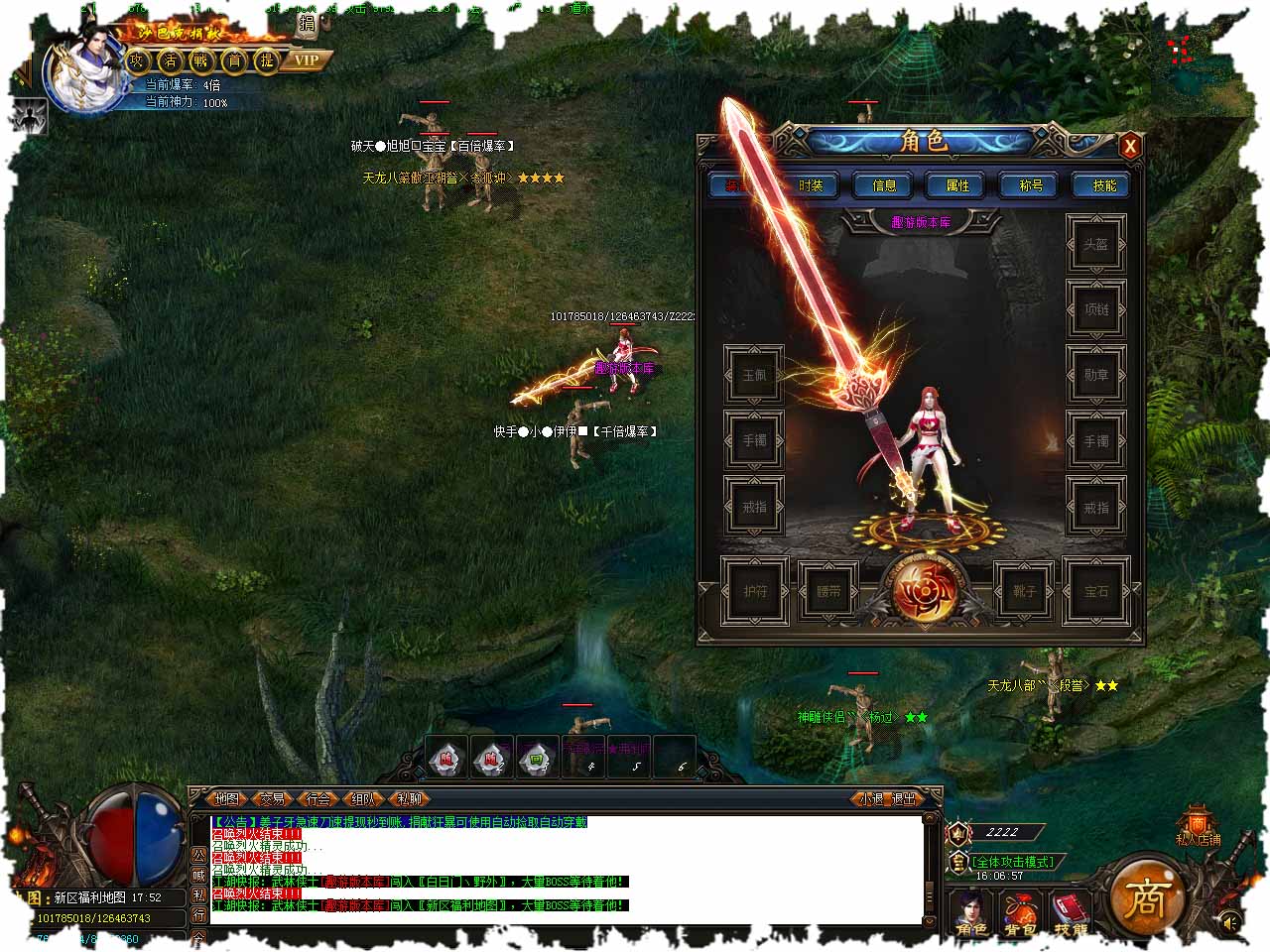This screenshot has width=1270, height=952.
Task: Open the large 商 shop orb
Action: click(1145, 897)
